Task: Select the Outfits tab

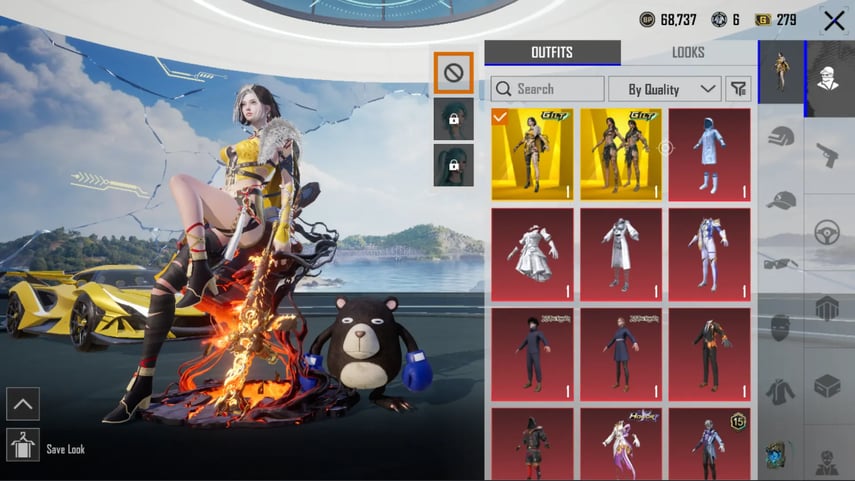Action: click(552, 53)
